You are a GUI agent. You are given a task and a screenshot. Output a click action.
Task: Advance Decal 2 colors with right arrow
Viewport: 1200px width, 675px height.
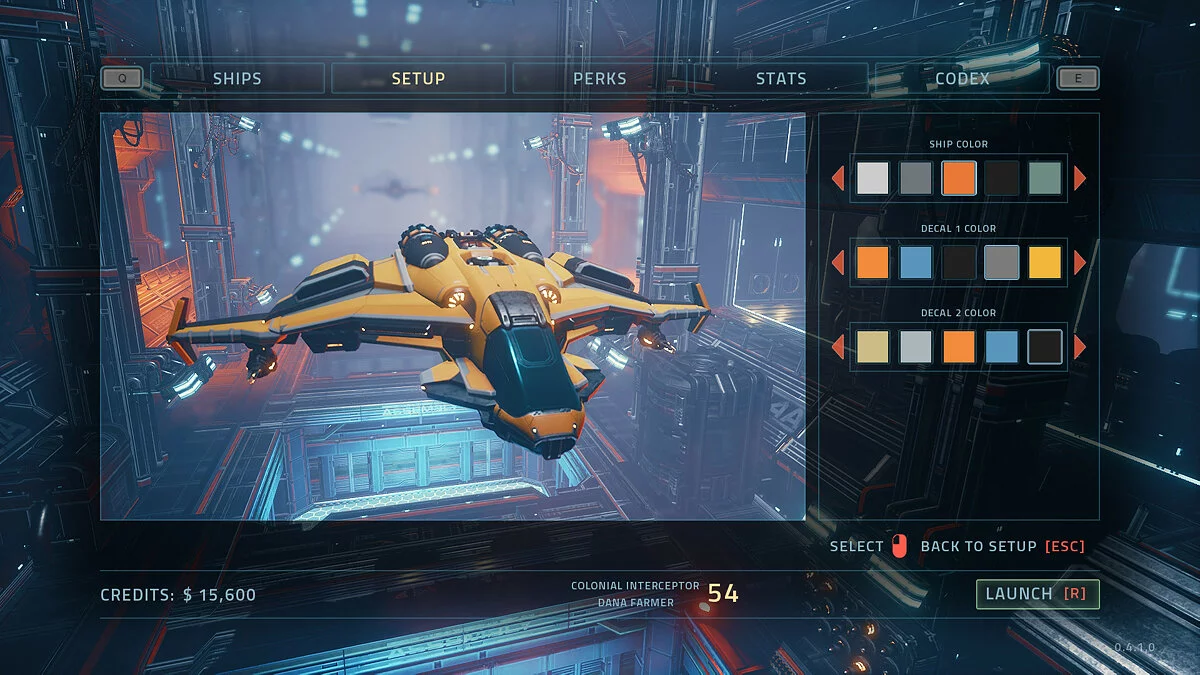pyautogui.click(x=1080, y=347)
